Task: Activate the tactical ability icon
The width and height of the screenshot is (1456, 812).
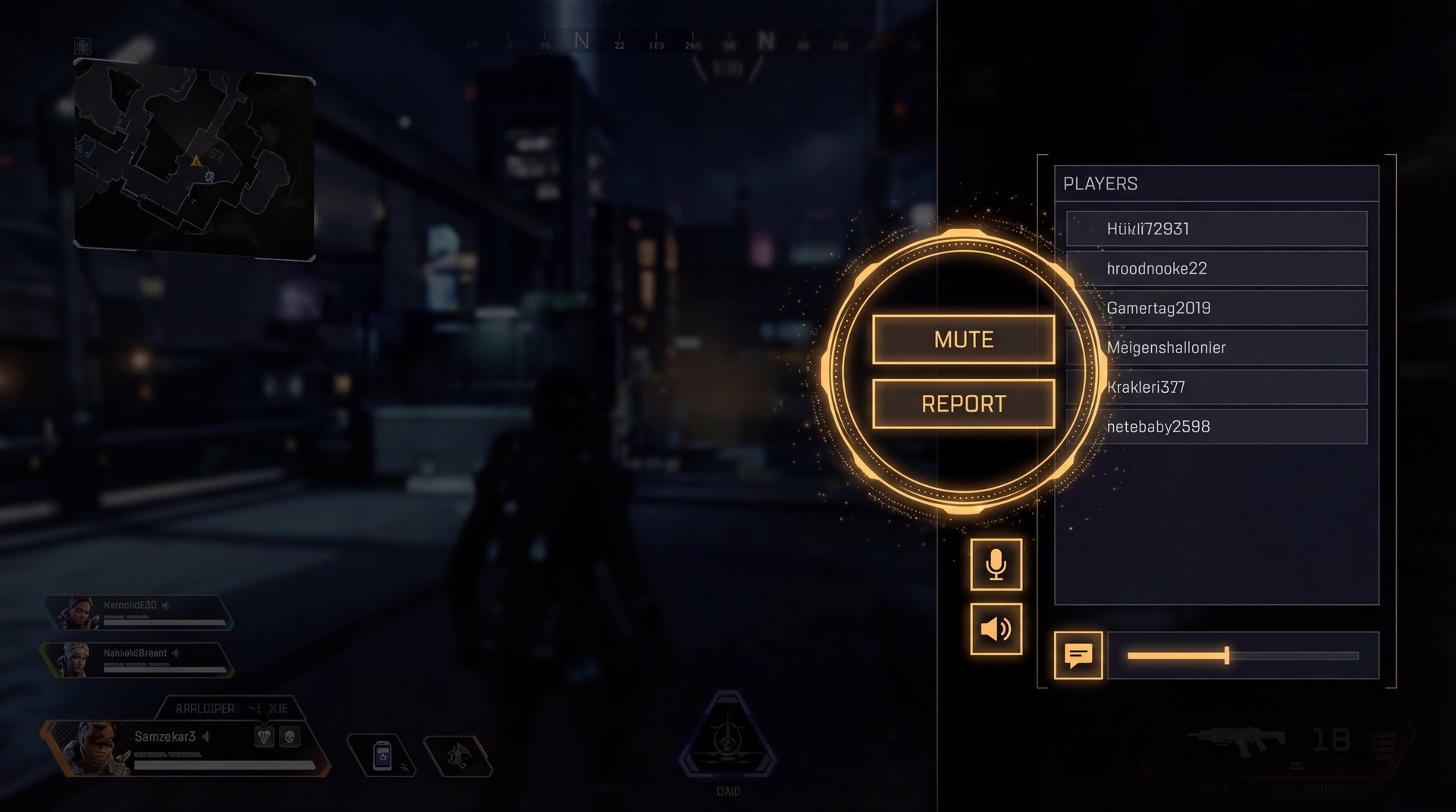Action: tap(457, 756)
